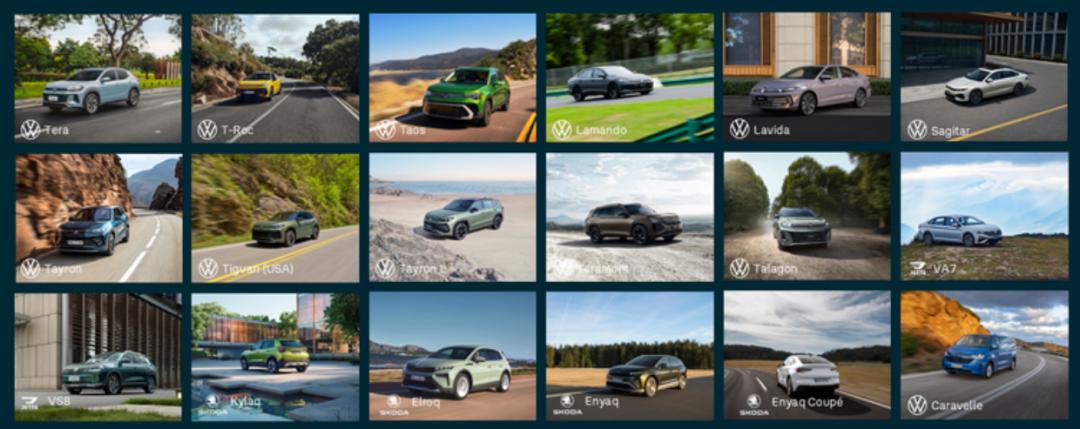1080x429 pixels.
Task: Open the Tiguan (USA) tile
Action: [x=275, y=218]
